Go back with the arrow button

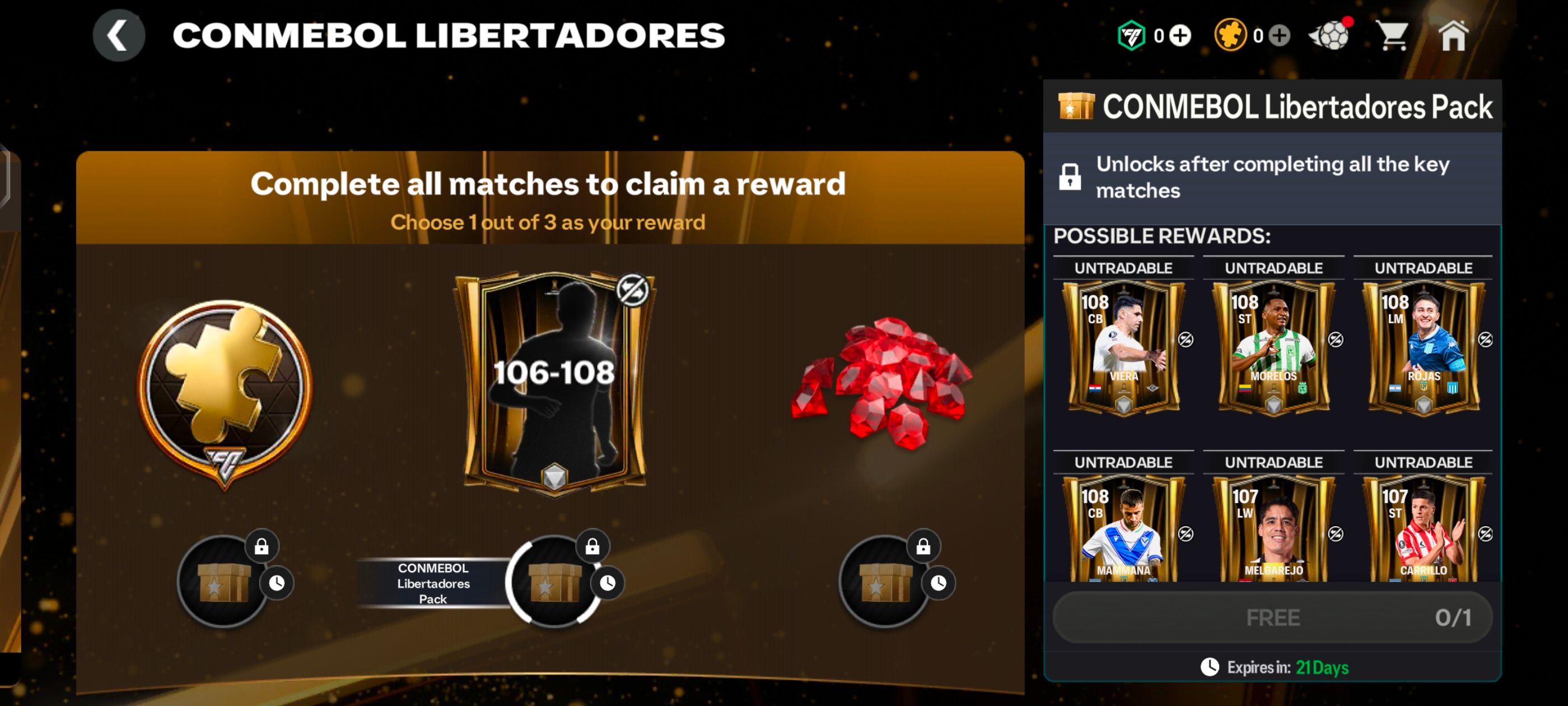click(x=120, y=34)
